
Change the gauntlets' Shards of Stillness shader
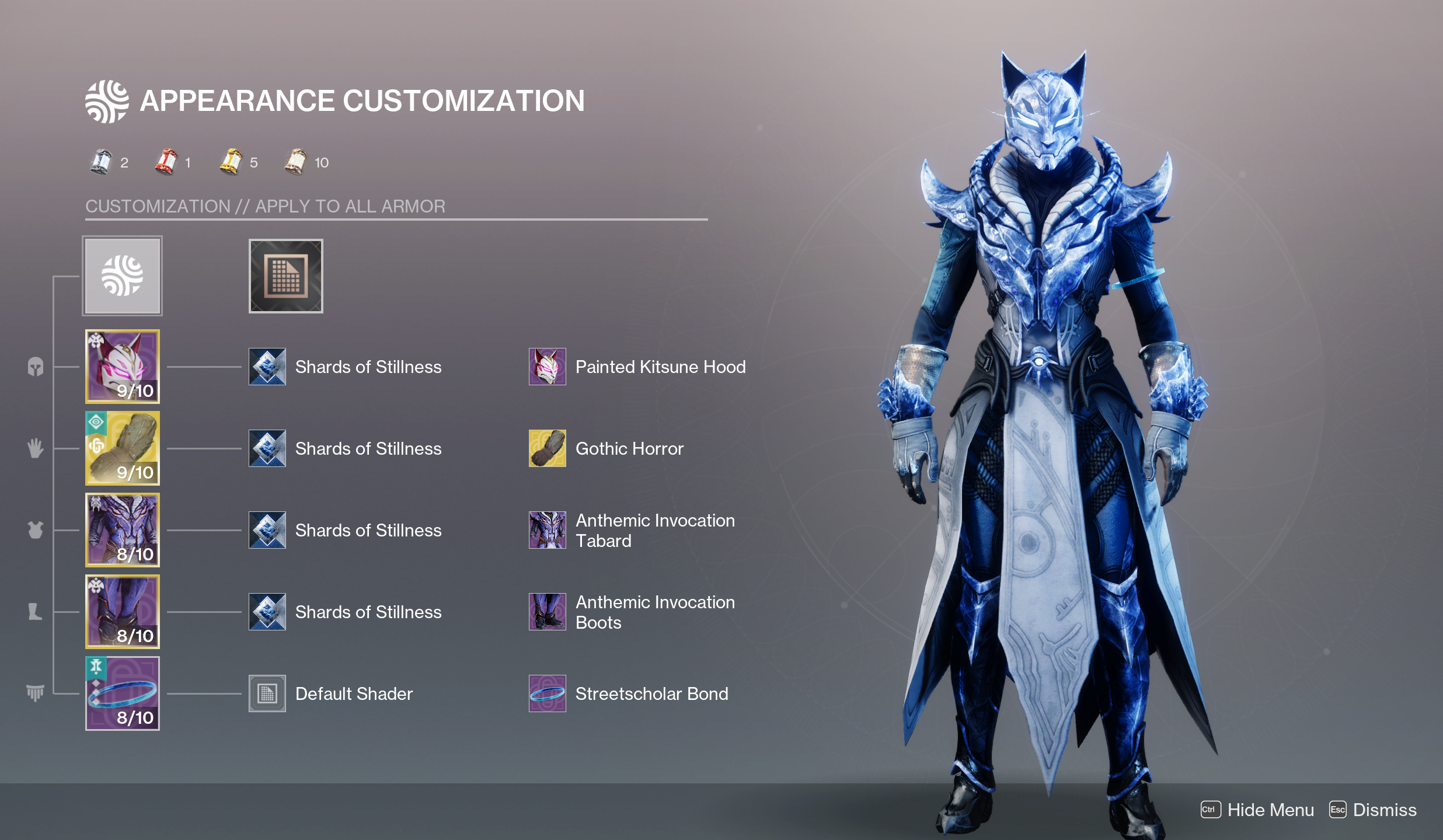[267, 448]
